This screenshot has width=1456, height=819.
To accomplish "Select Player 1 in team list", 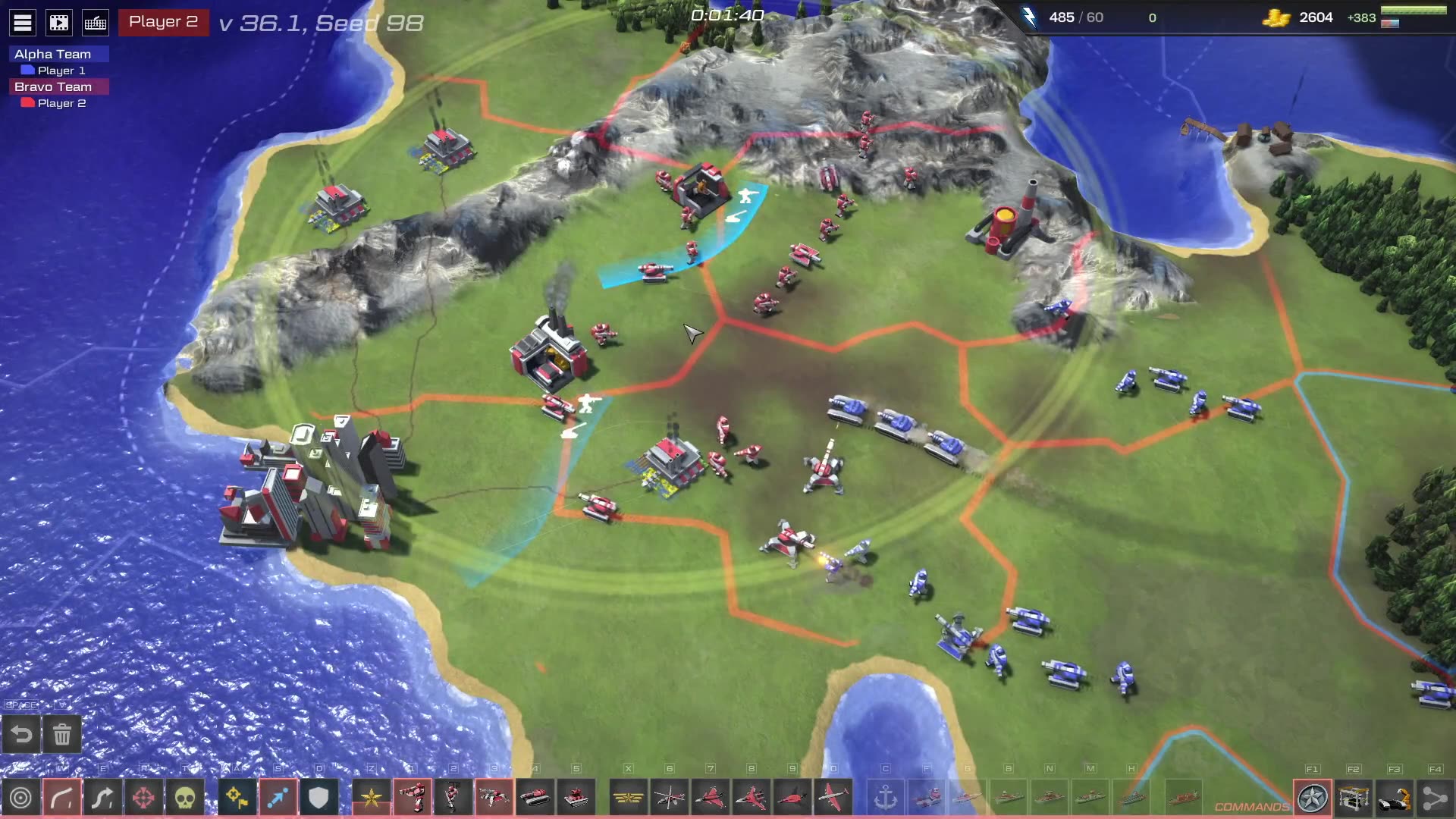I will (61, 71).
